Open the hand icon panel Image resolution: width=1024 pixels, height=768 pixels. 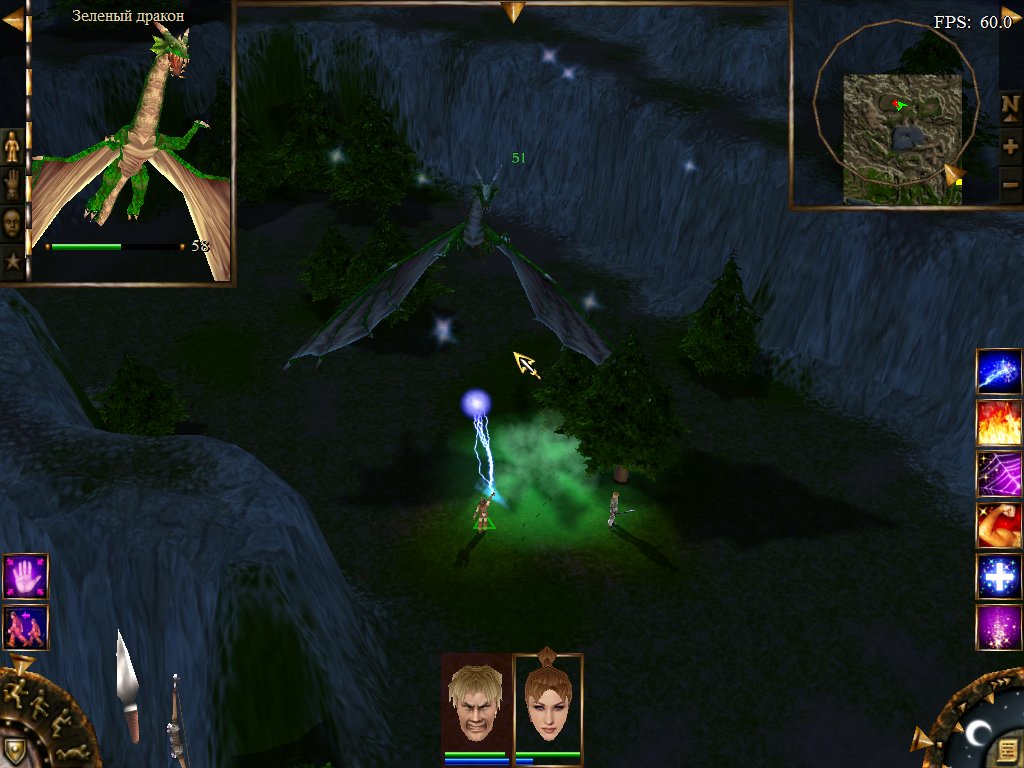pos(12,185)
